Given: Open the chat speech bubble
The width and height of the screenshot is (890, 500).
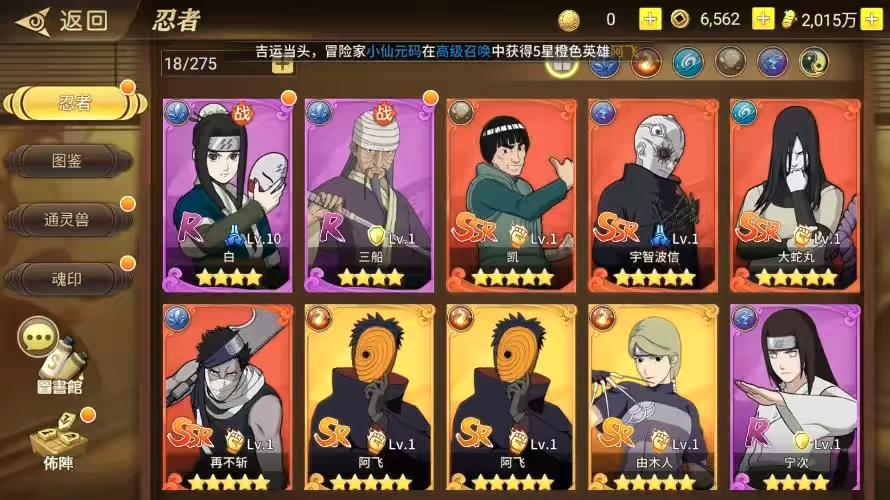Looking at the screenshot, I should click(x=39, y=338).
